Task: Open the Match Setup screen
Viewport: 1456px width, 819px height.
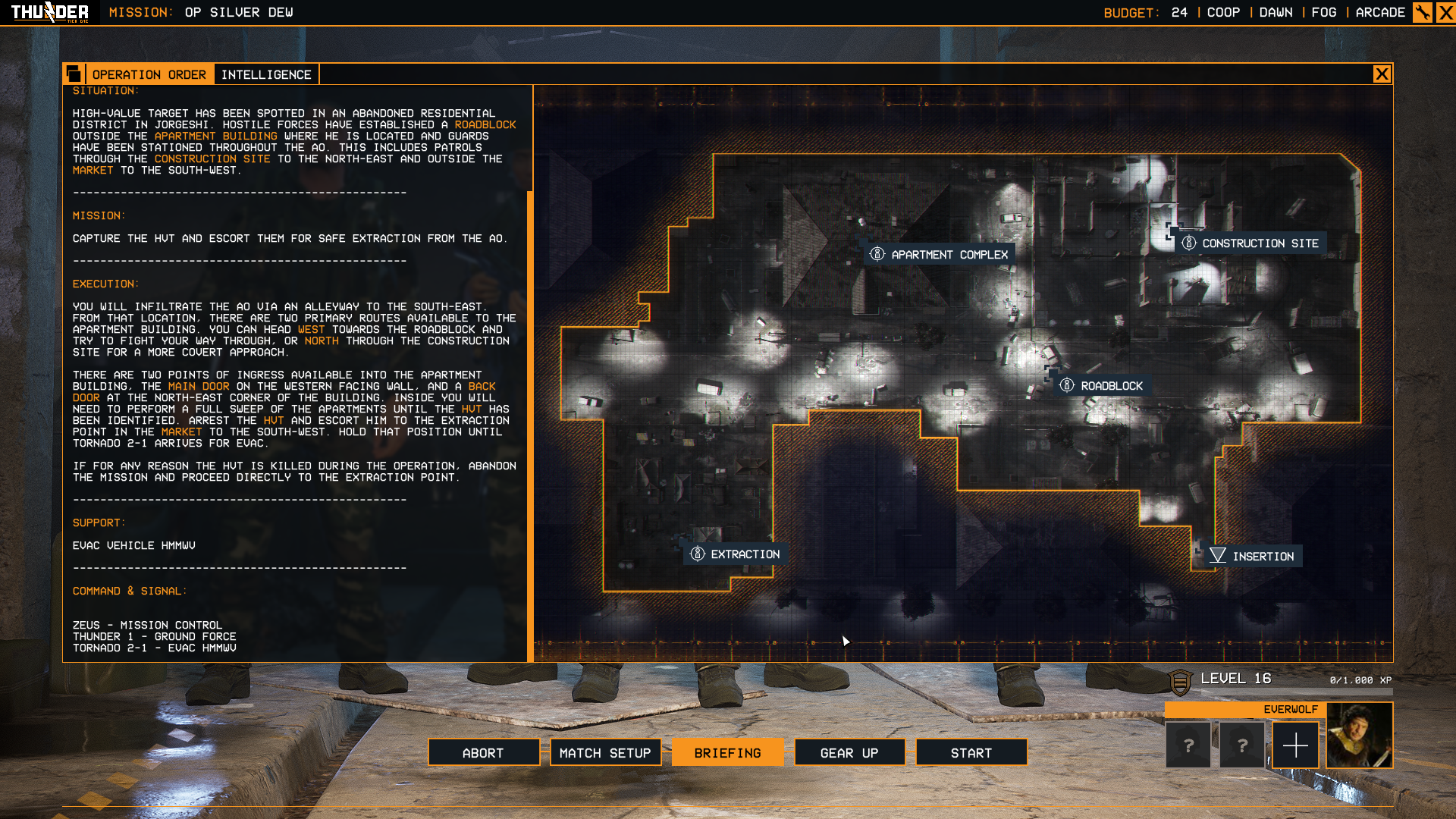Action: pos(605,753)
